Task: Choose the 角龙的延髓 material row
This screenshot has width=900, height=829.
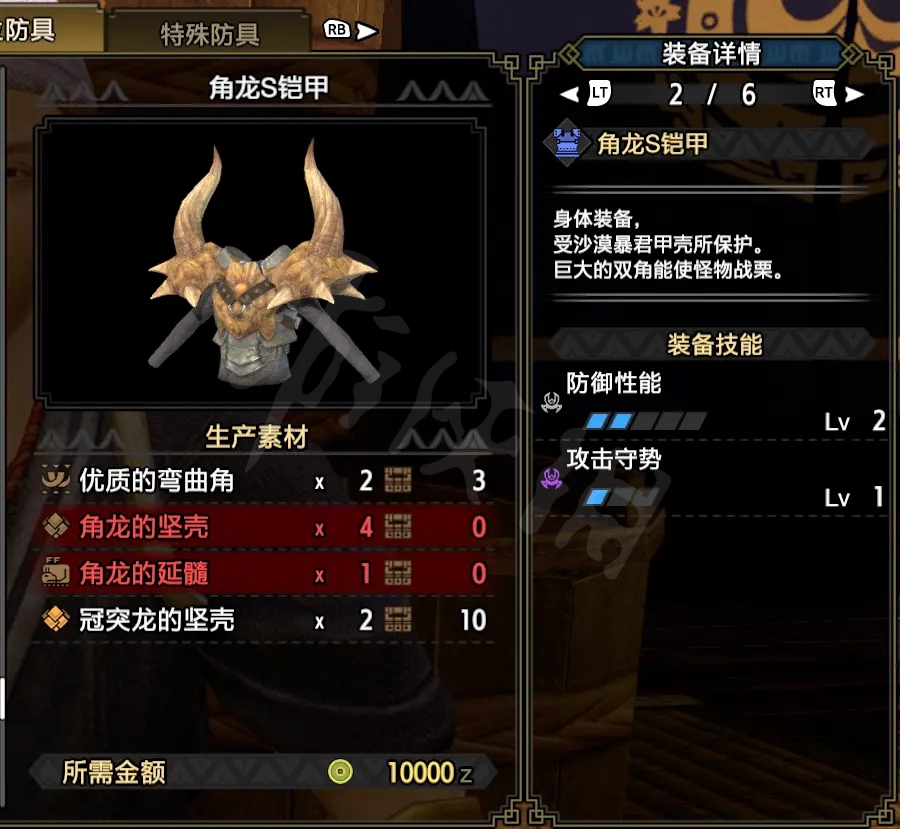Action: [x=265, y=573]
